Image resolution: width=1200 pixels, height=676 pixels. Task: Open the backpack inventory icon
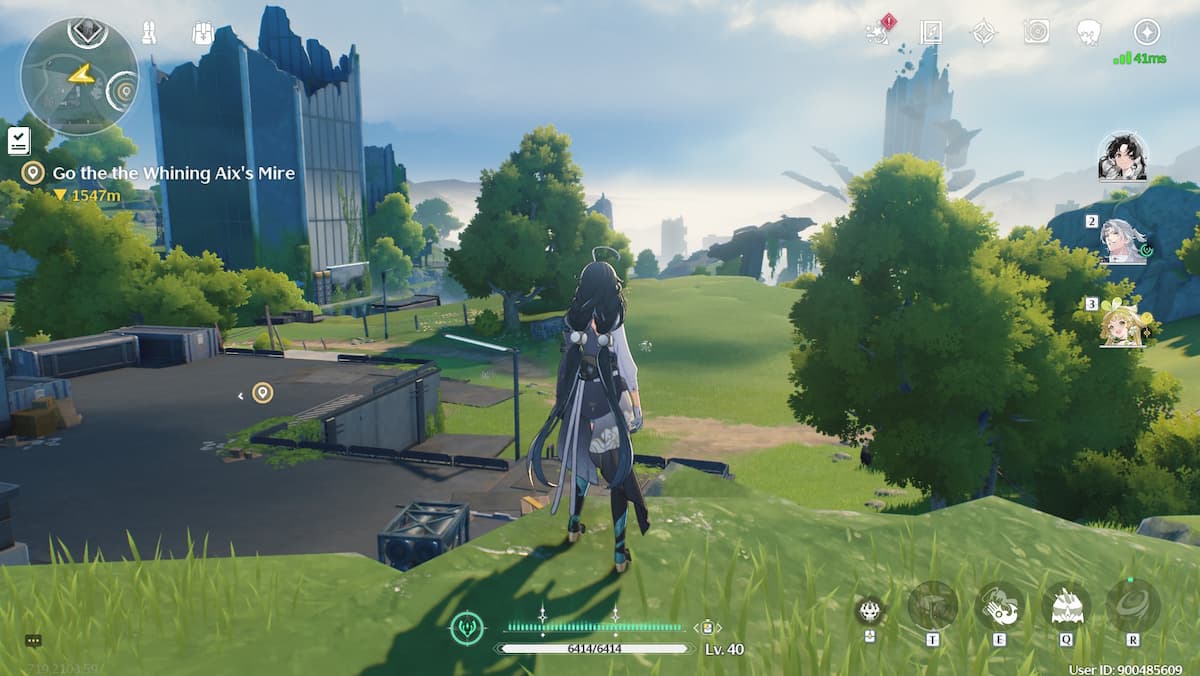pos(203,33)
